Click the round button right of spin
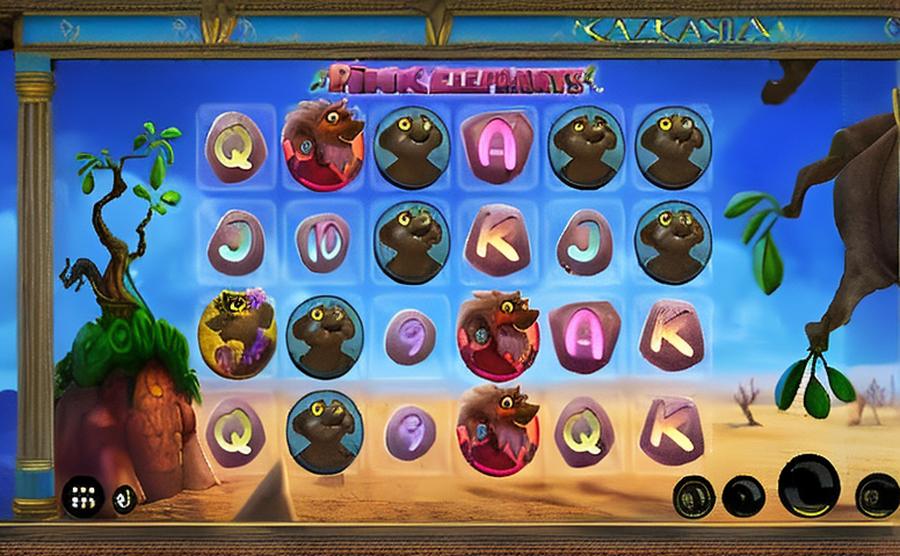Viewport: 900px width, 556px height. [876, 495]
